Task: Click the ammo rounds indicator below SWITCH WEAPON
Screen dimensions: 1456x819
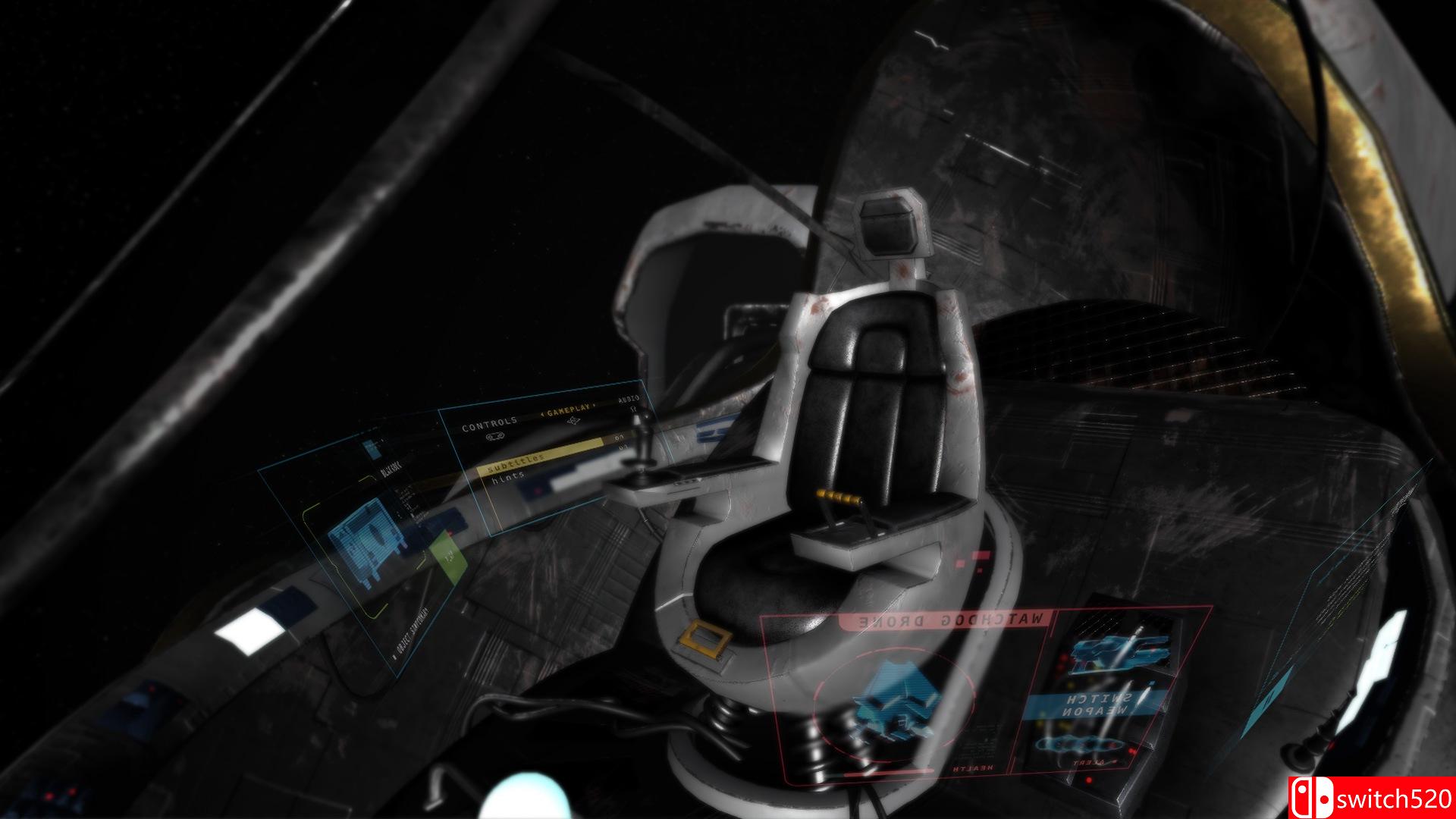Action: (x=1080, y=743)
